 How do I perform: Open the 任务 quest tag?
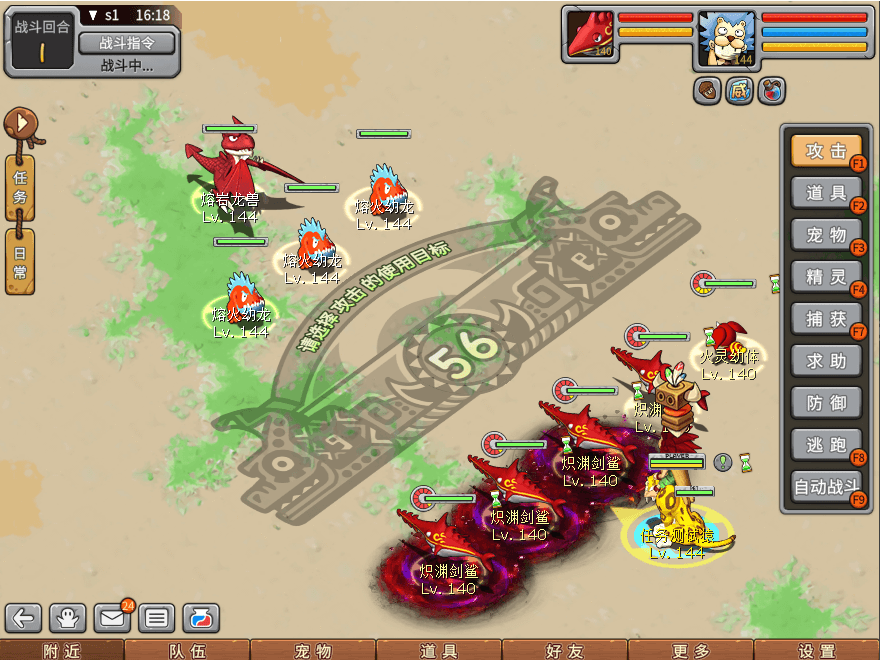coord(20,187)
